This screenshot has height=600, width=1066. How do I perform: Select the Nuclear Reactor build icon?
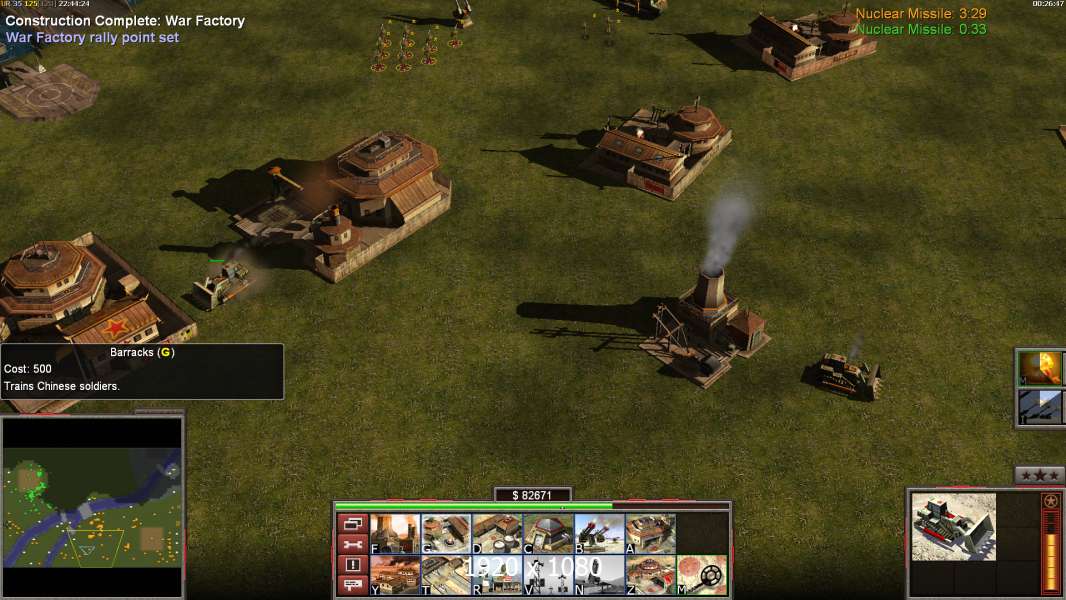click(395, 533)
